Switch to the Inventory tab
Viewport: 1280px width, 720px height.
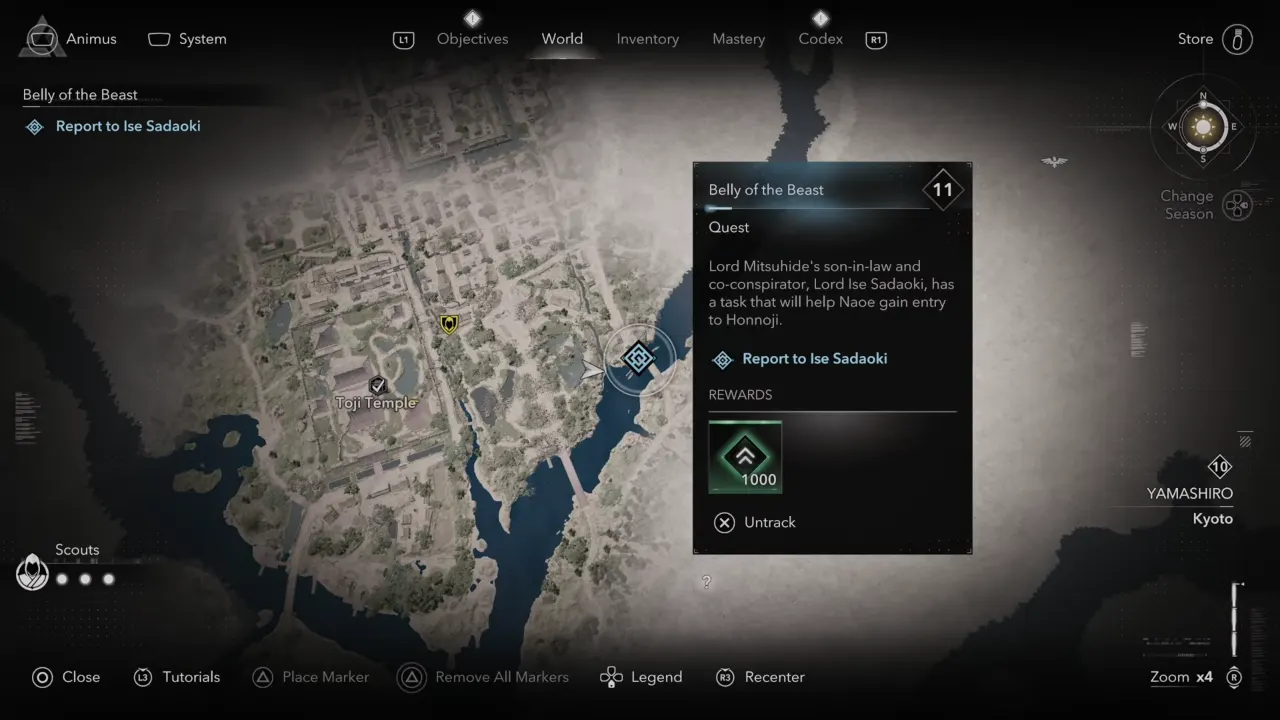pos(647,39)
